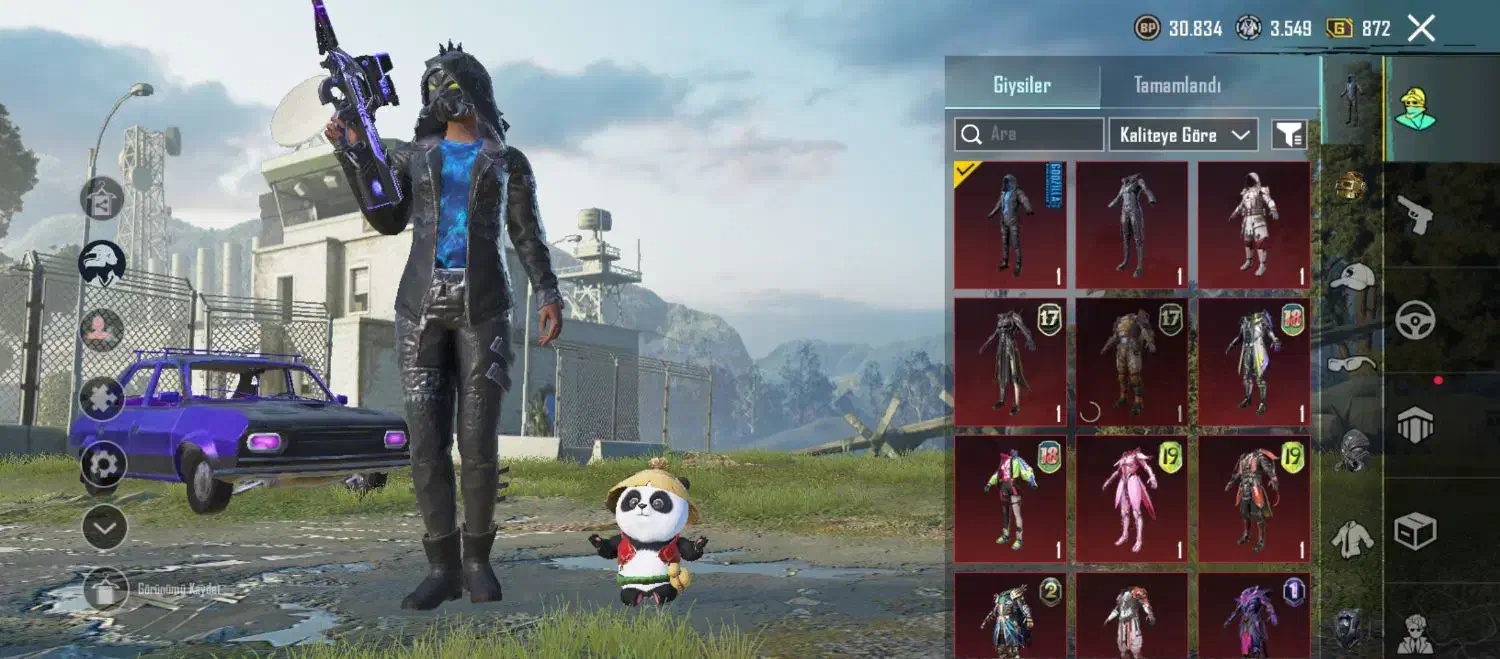Open the outfit filter button
Viewport: 1500px width, 659px height.
point(1289,134)
